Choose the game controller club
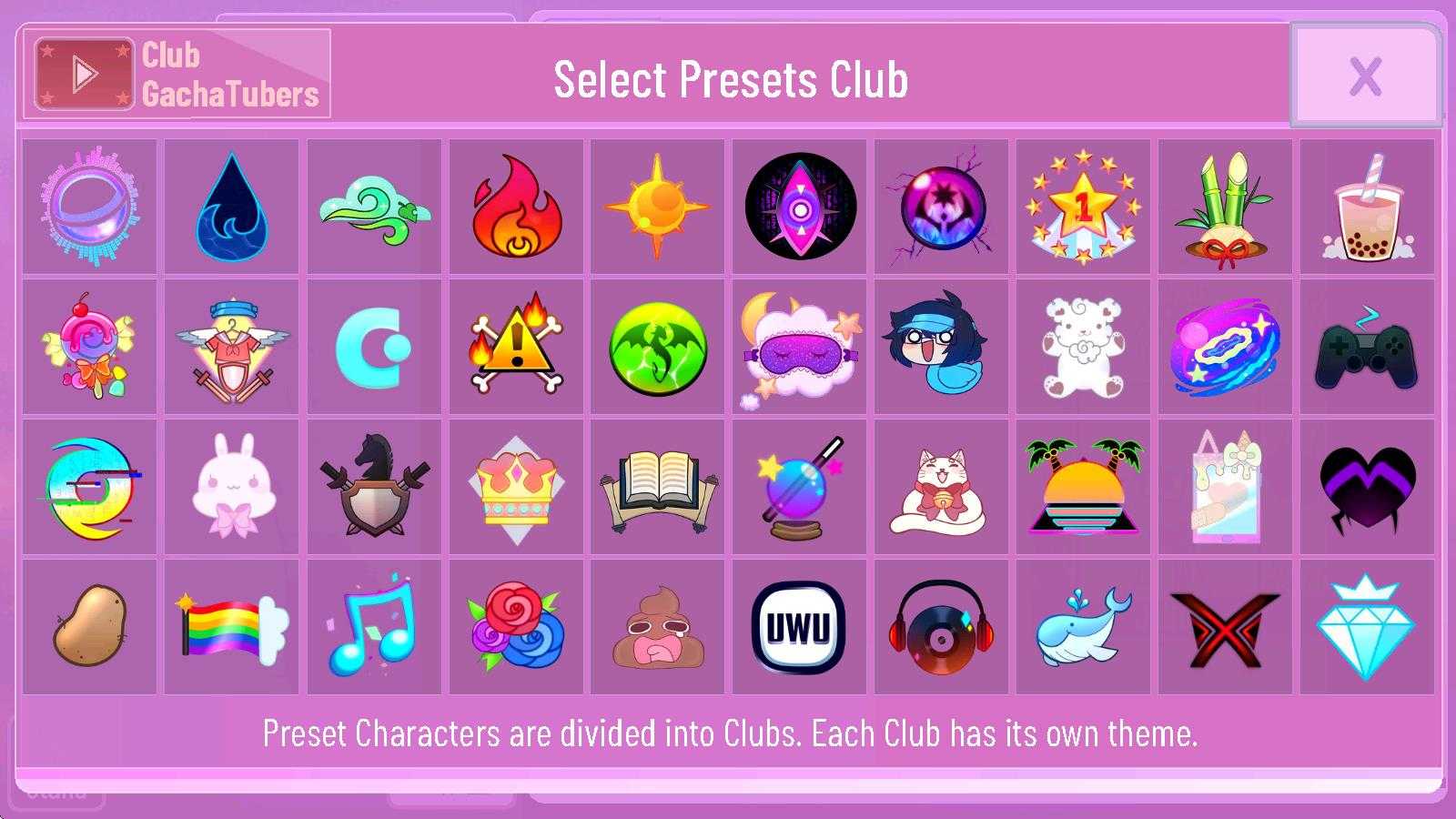Viewport: 1456px width, 819px height. (1367, 347)
